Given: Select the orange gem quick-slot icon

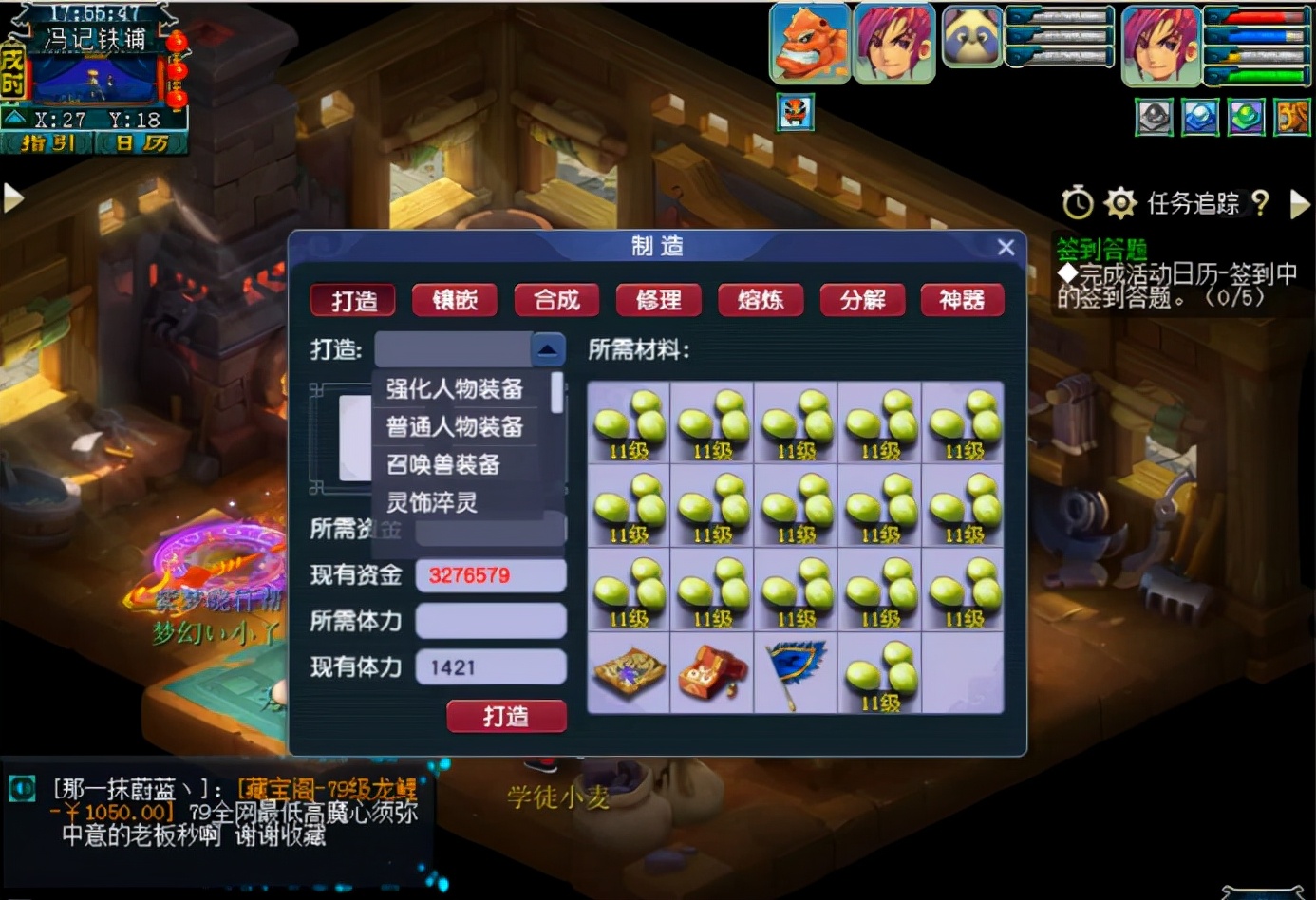Looking at the screenshot, I should [1293, 117].
